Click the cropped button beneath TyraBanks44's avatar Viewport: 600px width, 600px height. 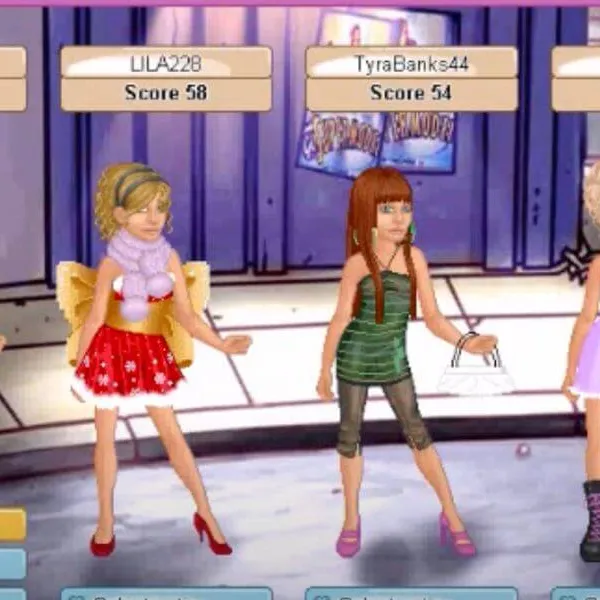click(411, 594)
